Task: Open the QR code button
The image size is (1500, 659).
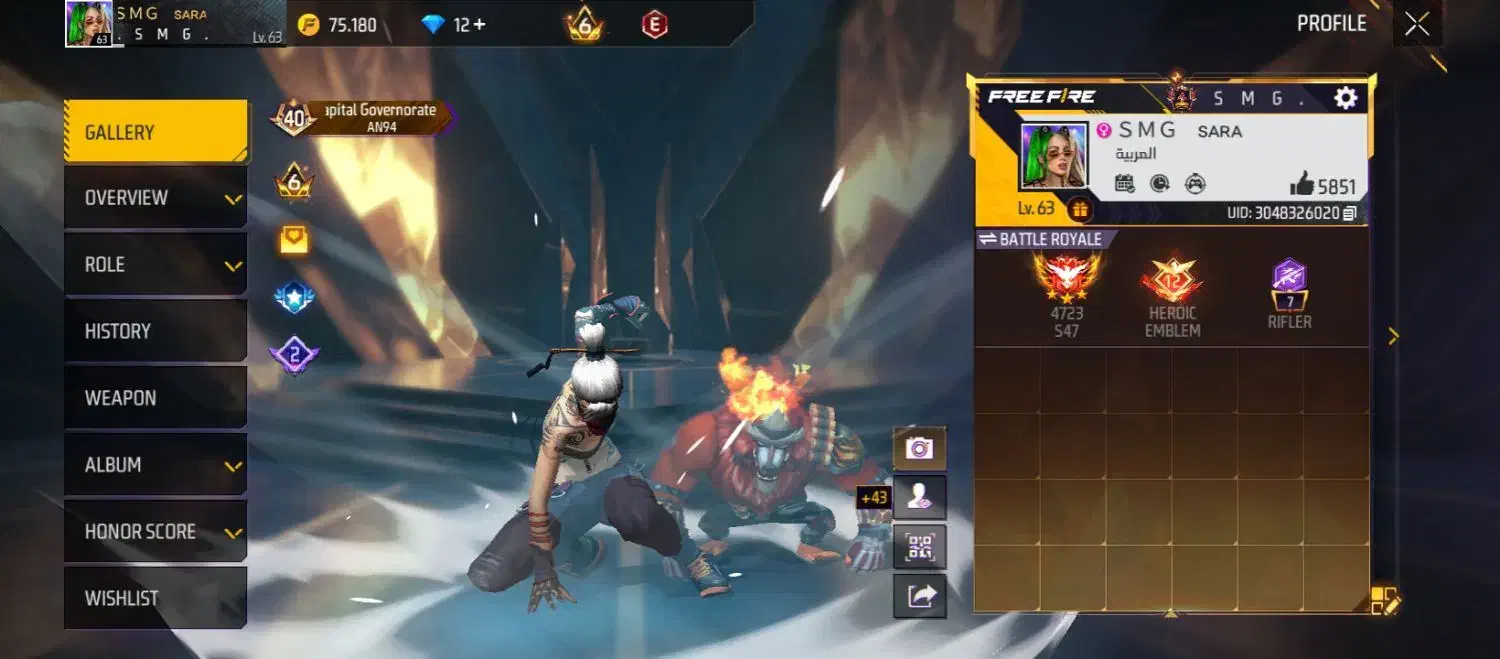Action: [919, 546]
